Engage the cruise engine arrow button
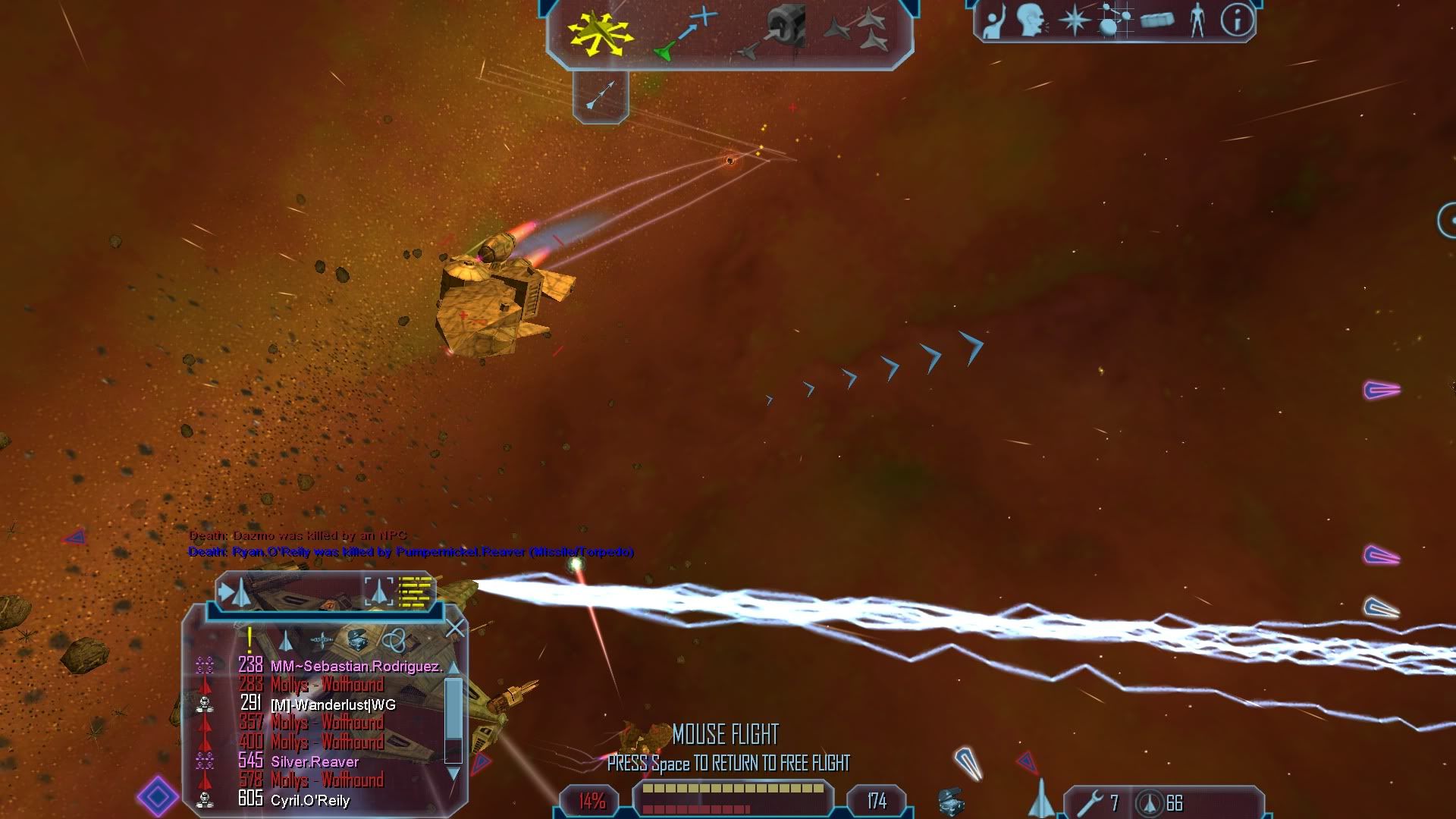This screenshot has height=819, width=1456. pyautogui.click(x=601, y=96)
